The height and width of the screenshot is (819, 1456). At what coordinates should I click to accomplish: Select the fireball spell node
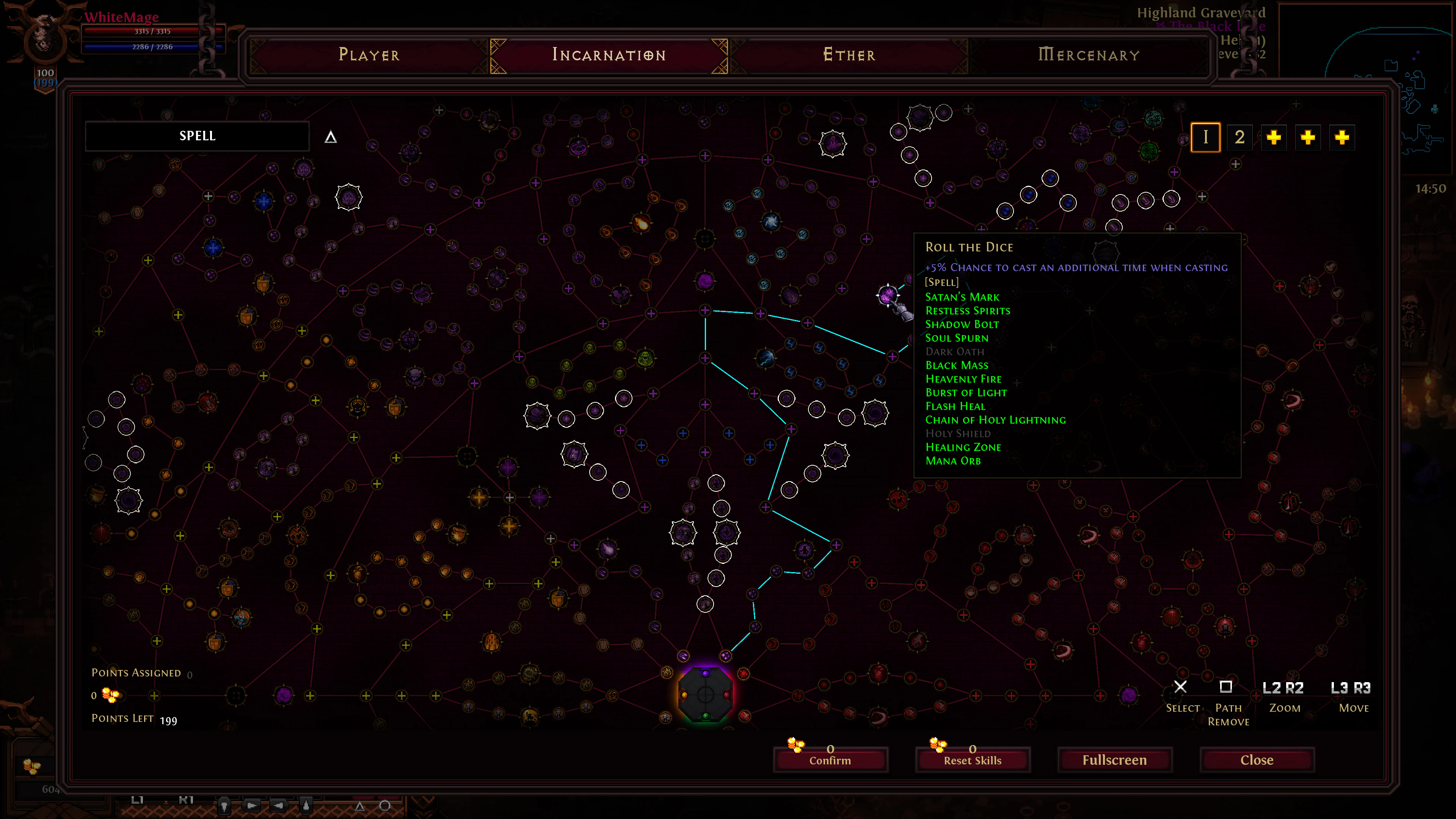pyautogui.click(x=642, y=223)
